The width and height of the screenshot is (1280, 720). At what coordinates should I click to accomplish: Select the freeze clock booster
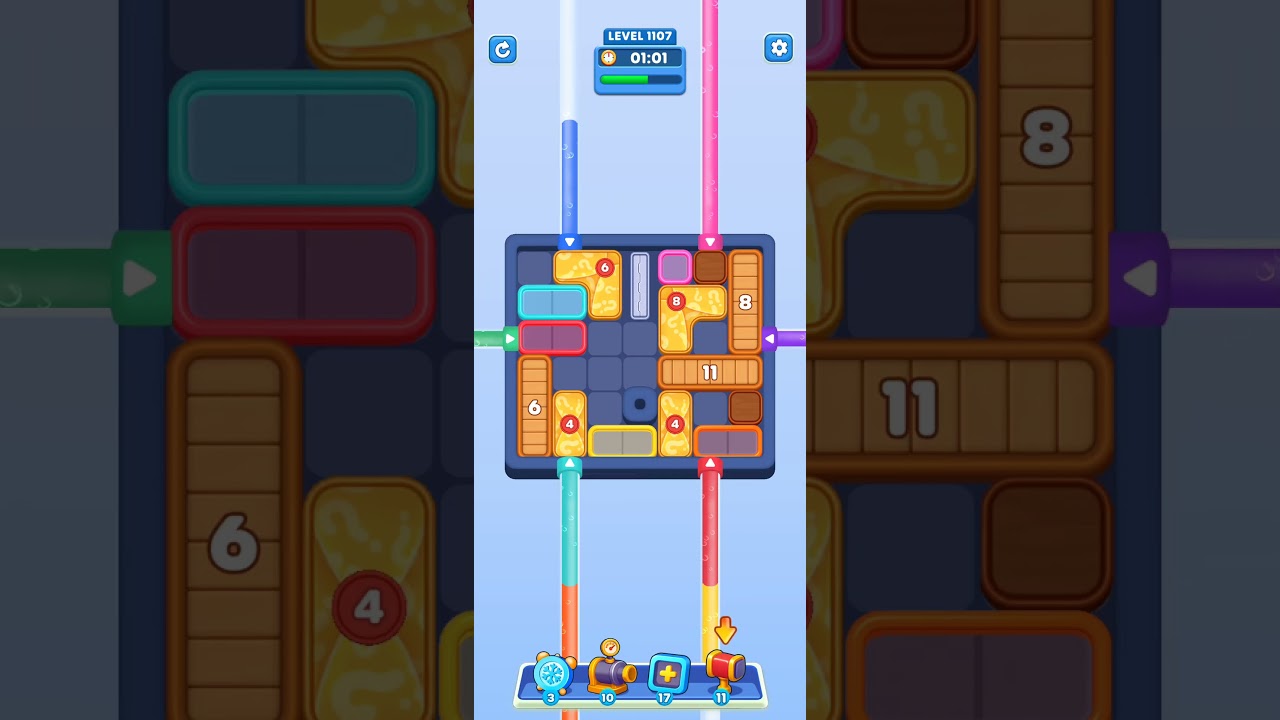tap(551, 675)
